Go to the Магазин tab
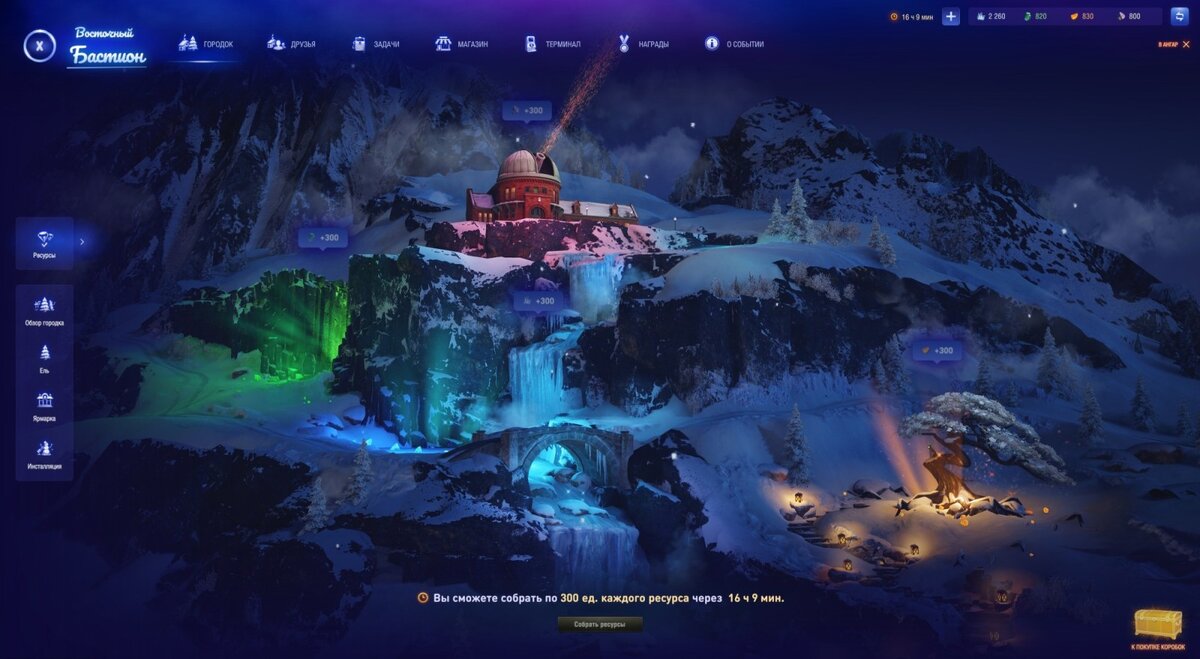Image resolution: width=1200 pixels, height=659 pixels. coord(461,44)
